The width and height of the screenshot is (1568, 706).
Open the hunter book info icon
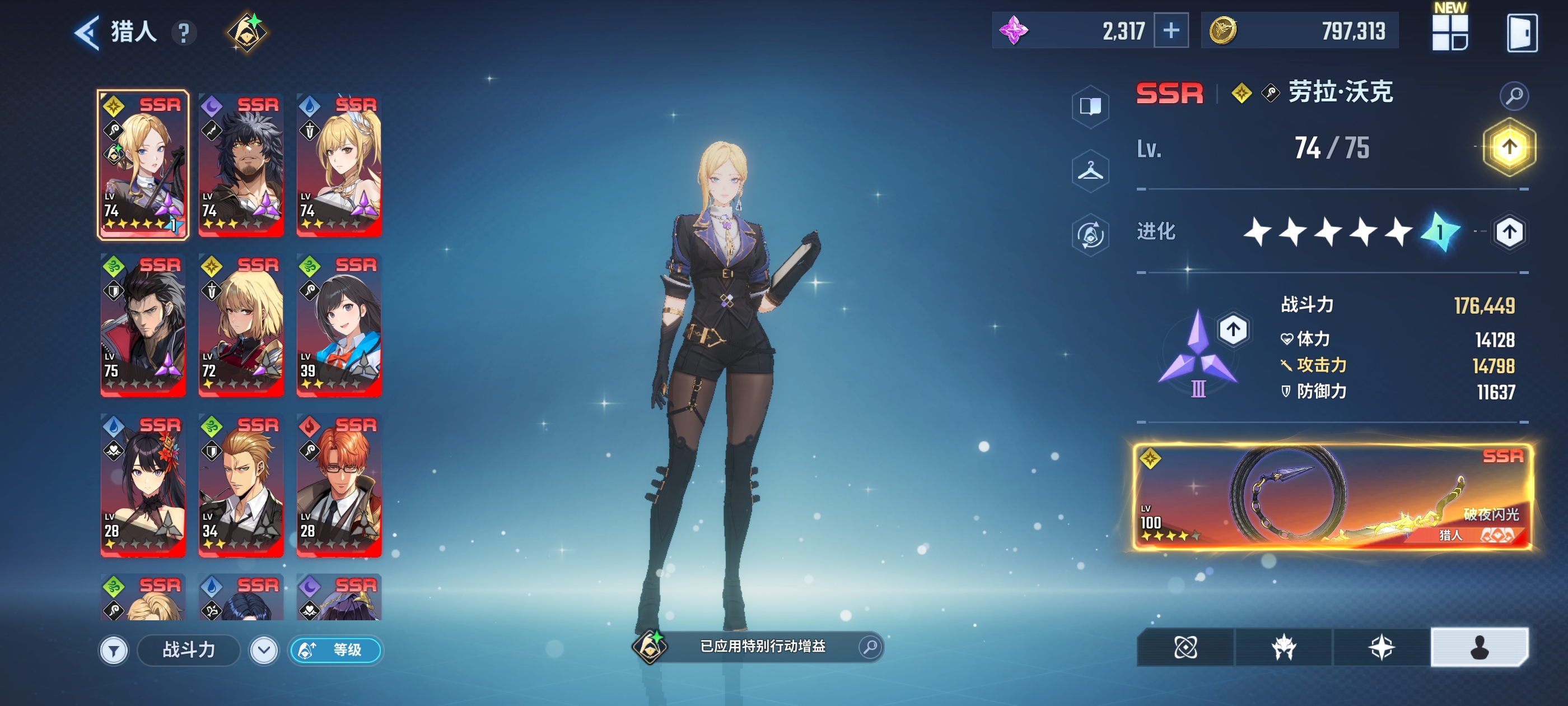[1090, 106]
